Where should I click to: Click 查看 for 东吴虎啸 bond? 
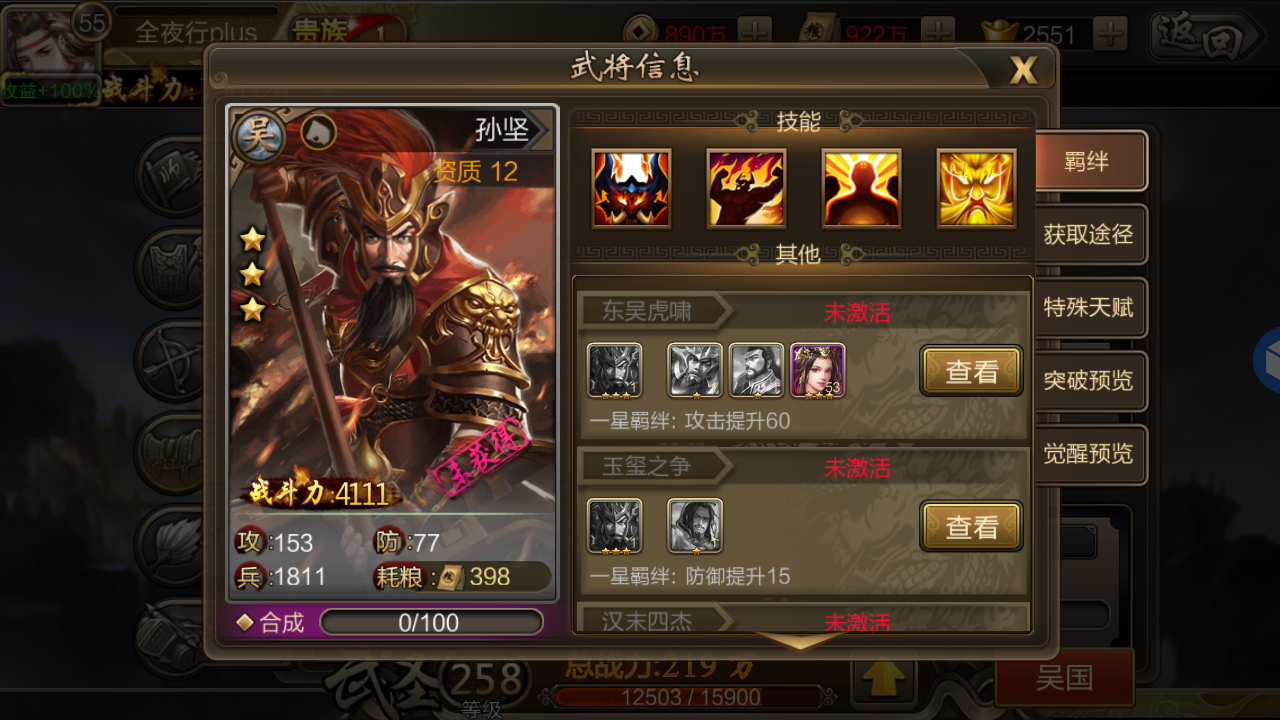click(971, 372)
